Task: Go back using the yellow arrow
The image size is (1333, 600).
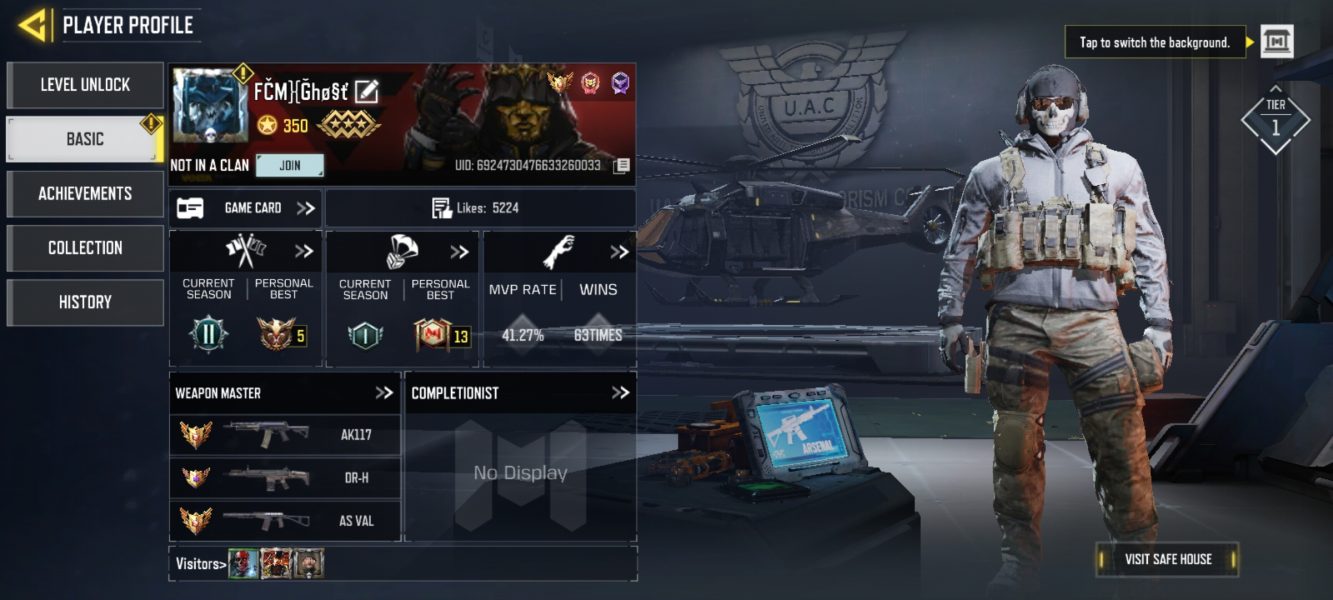Action: [33, 25]
